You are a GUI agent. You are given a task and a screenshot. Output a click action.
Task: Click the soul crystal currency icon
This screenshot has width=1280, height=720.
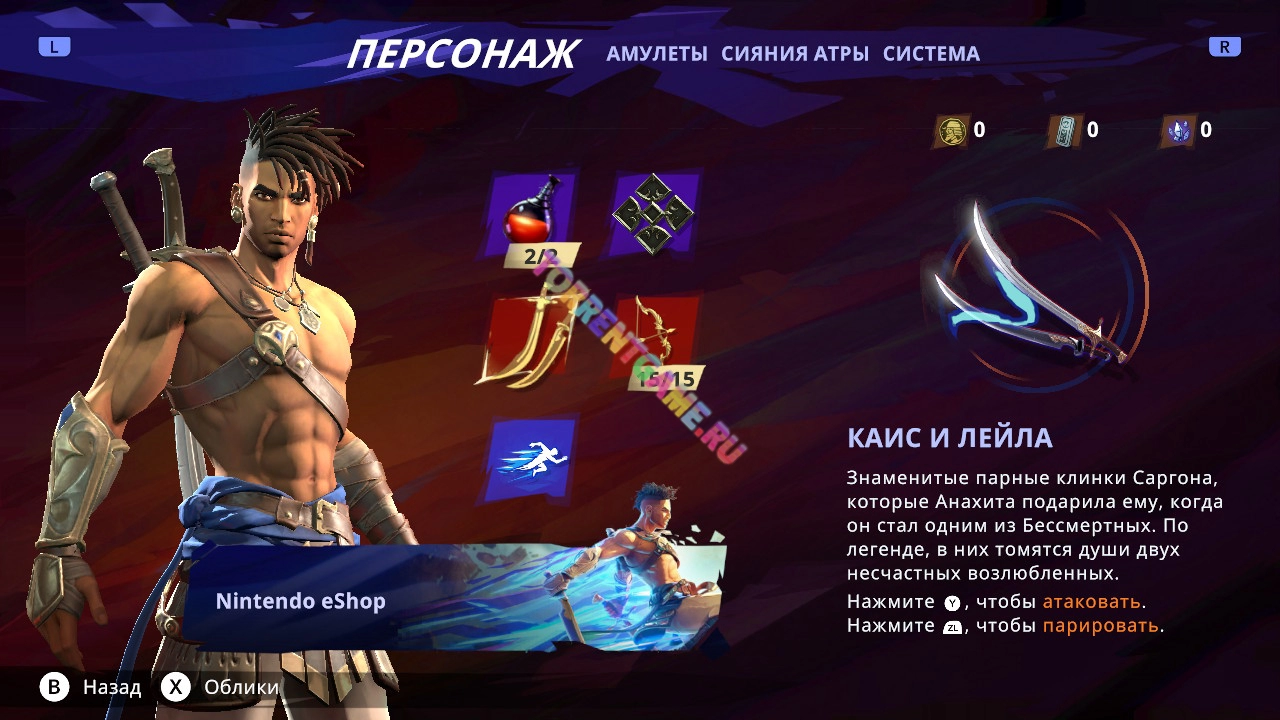tap(1178, 129)
